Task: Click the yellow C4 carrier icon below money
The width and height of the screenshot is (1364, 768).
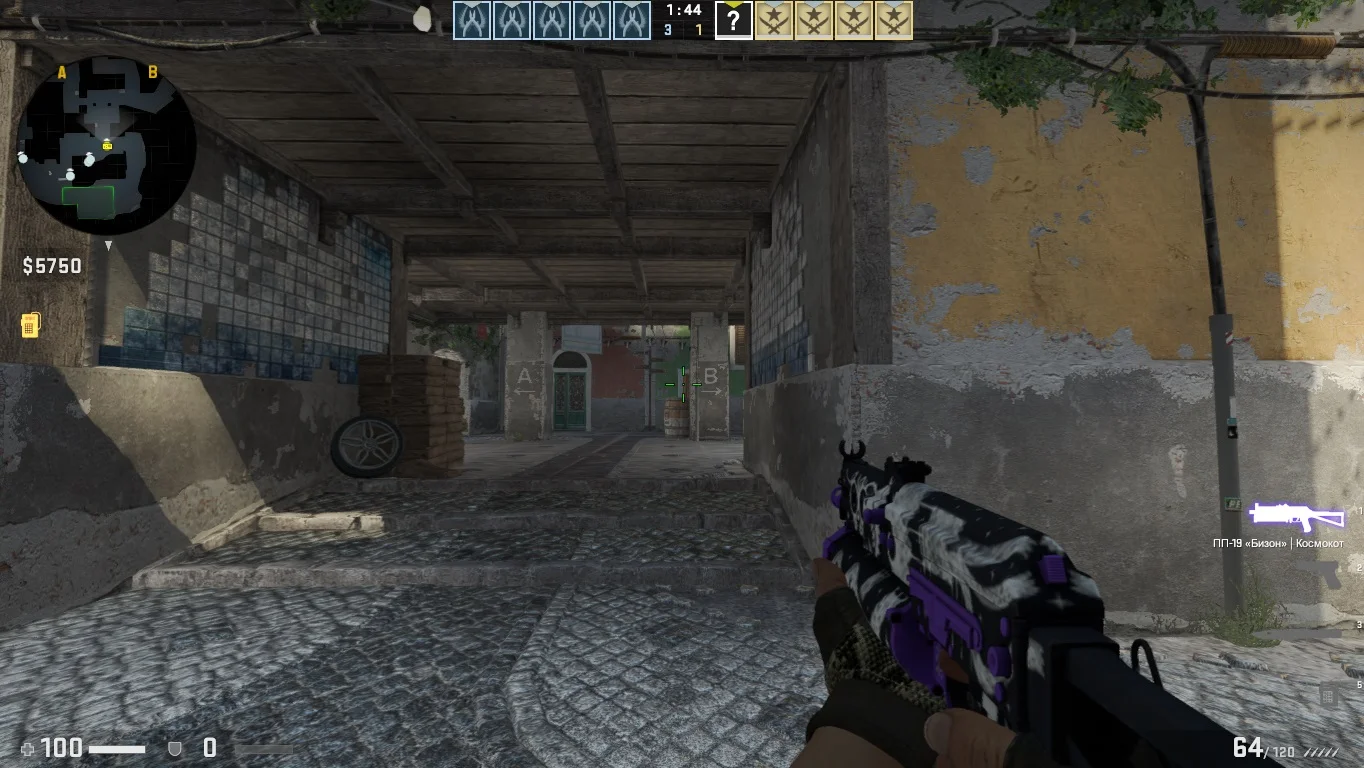Action: (x=30, y=325)
